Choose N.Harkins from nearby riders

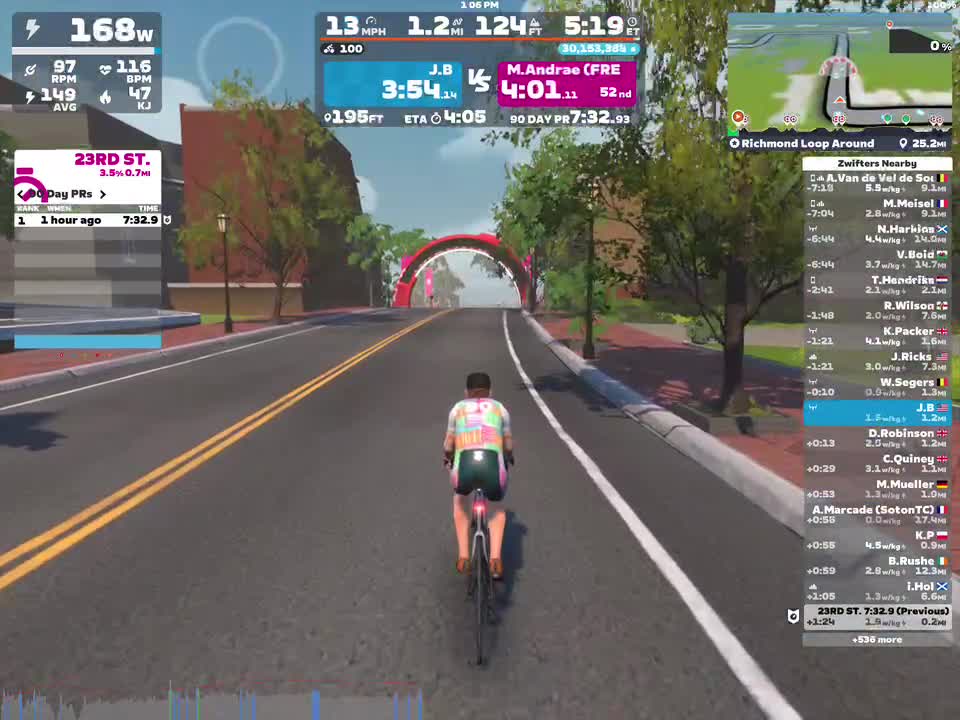877,234
